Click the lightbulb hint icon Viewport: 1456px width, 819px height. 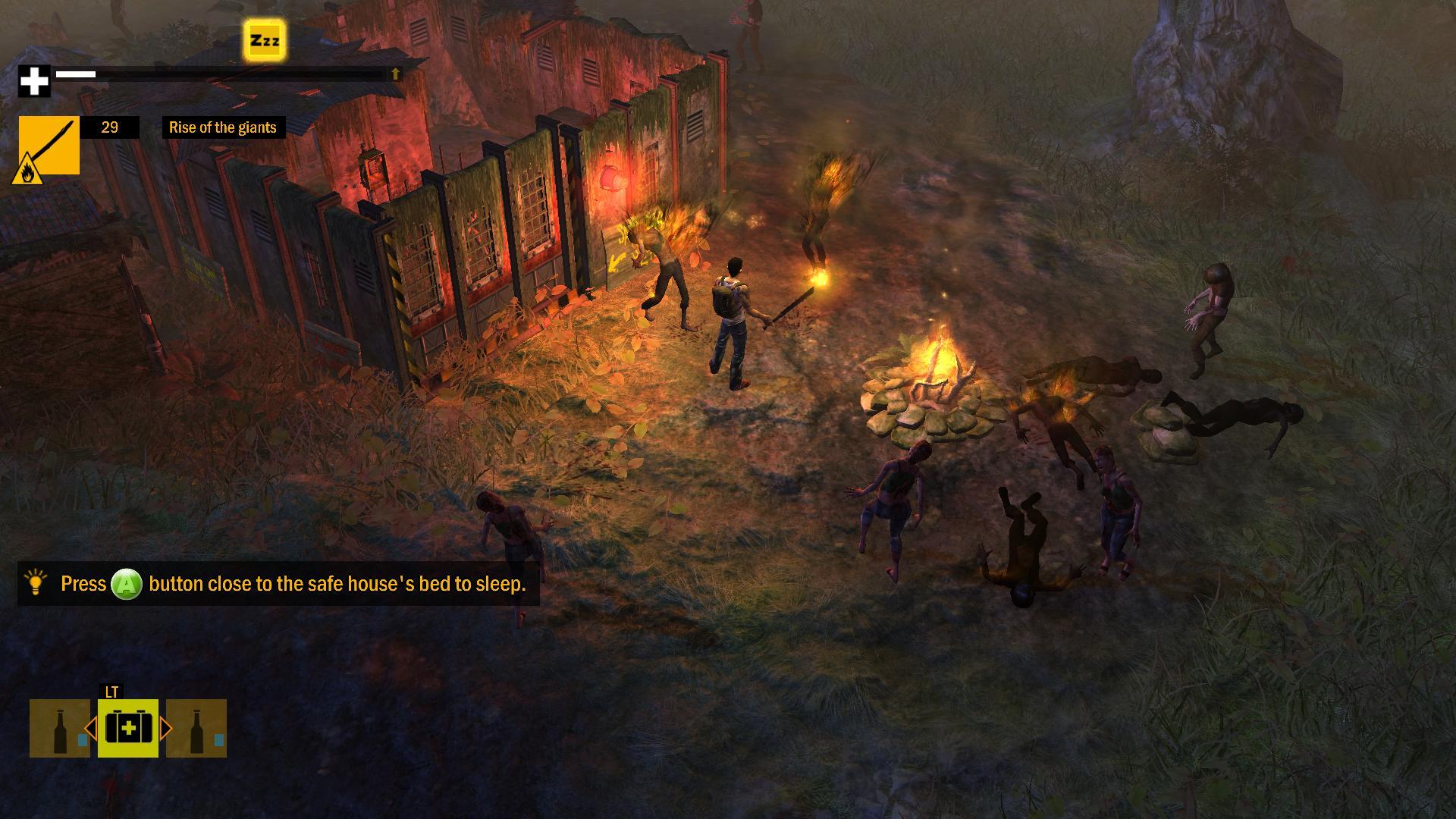tap(35, 584)
